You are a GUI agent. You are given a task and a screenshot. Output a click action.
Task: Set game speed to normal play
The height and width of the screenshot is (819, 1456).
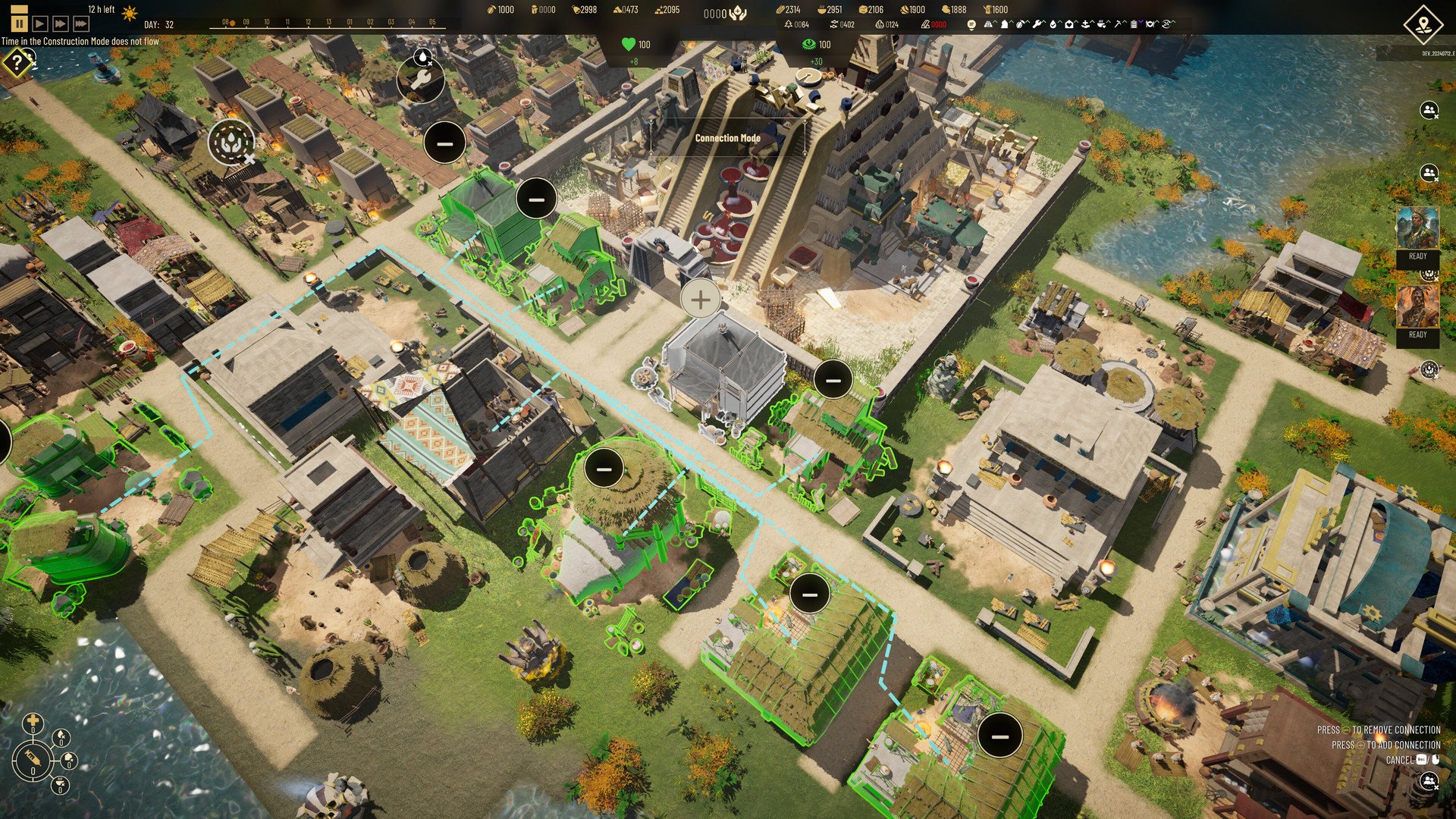point(40,24)
